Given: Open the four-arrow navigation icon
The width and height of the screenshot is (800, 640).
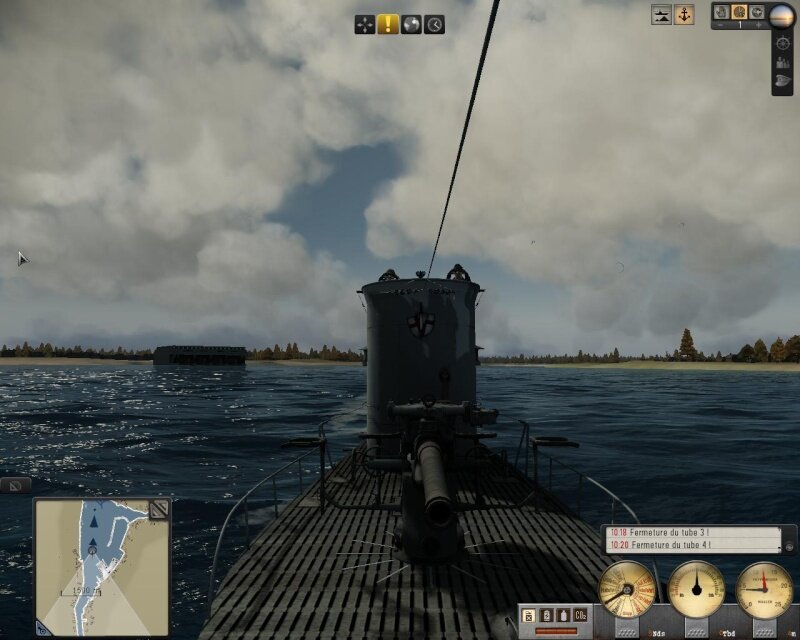Looking at the screenshot, I should pos(365,24).
